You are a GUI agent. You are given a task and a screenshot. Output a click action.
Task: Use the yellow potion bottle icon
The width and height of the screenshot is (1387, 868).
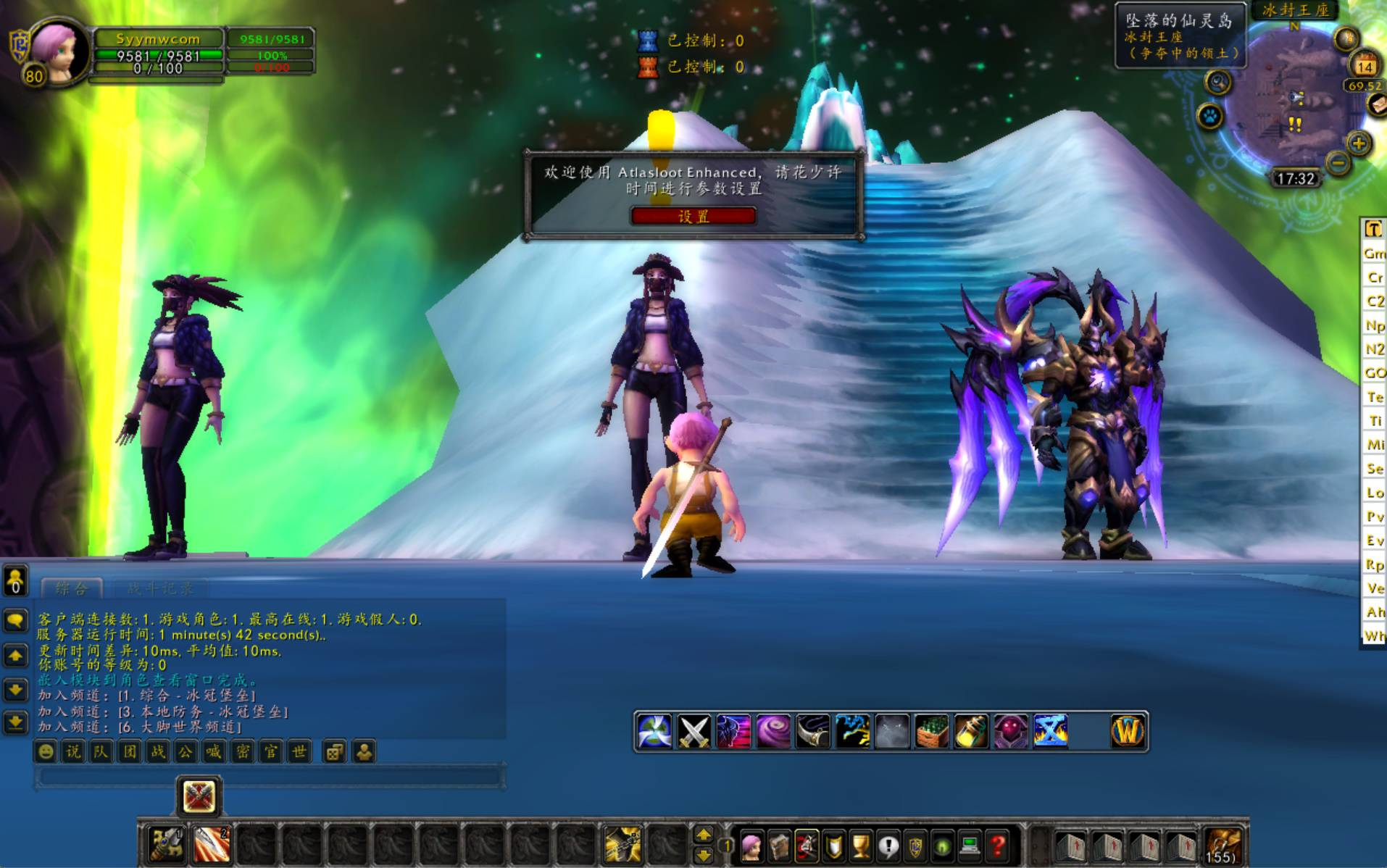(x=970, y=731)
